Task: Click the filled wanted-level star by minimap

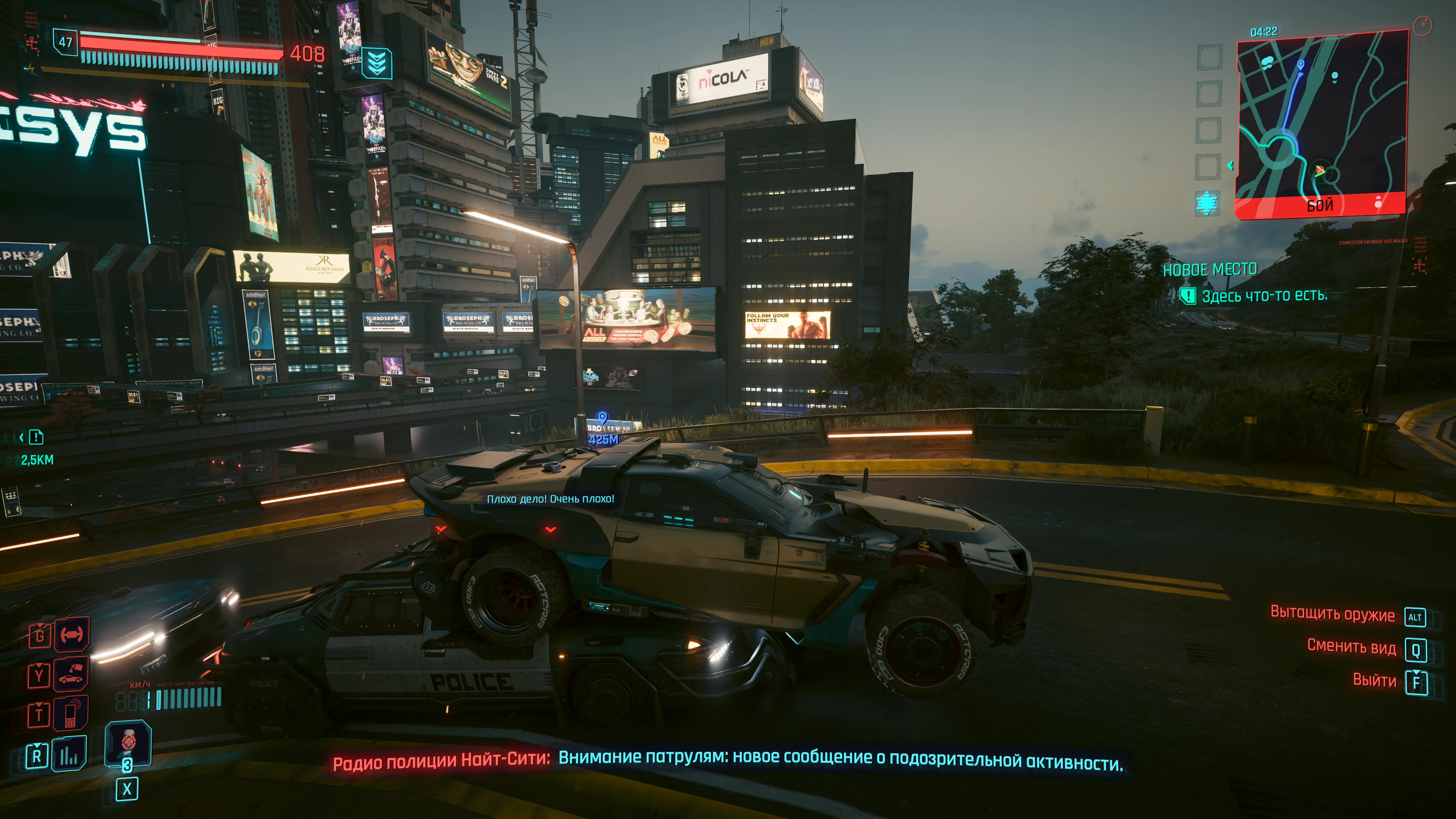Action: click(1207, 203)
